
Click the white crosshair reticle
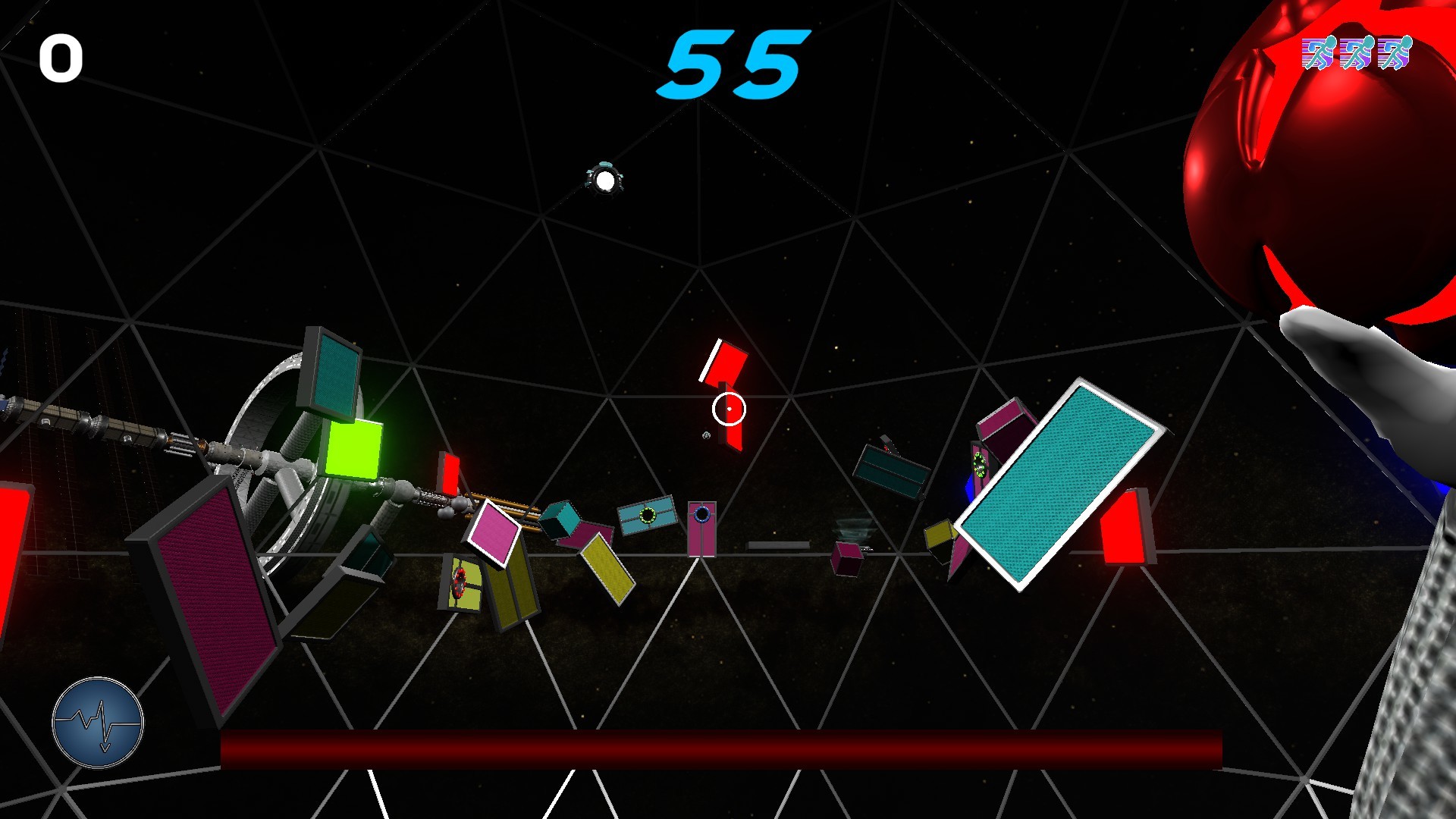pyautogui.click(x=730, y=408)
